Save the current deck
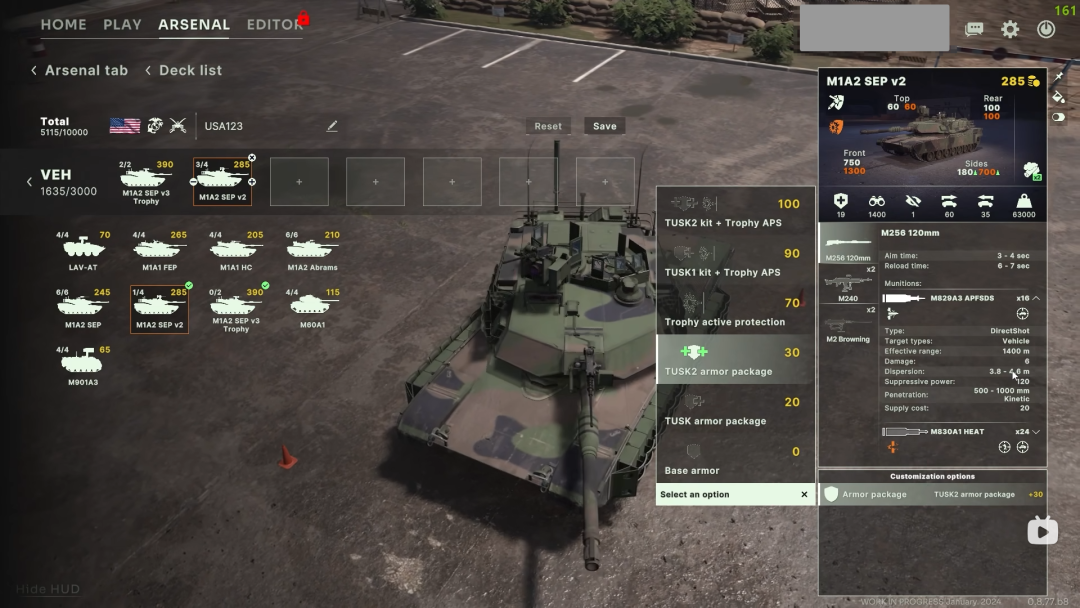The width and height of the screenshot is (1080, 608). pyautogui.click(x=604, y=126)
